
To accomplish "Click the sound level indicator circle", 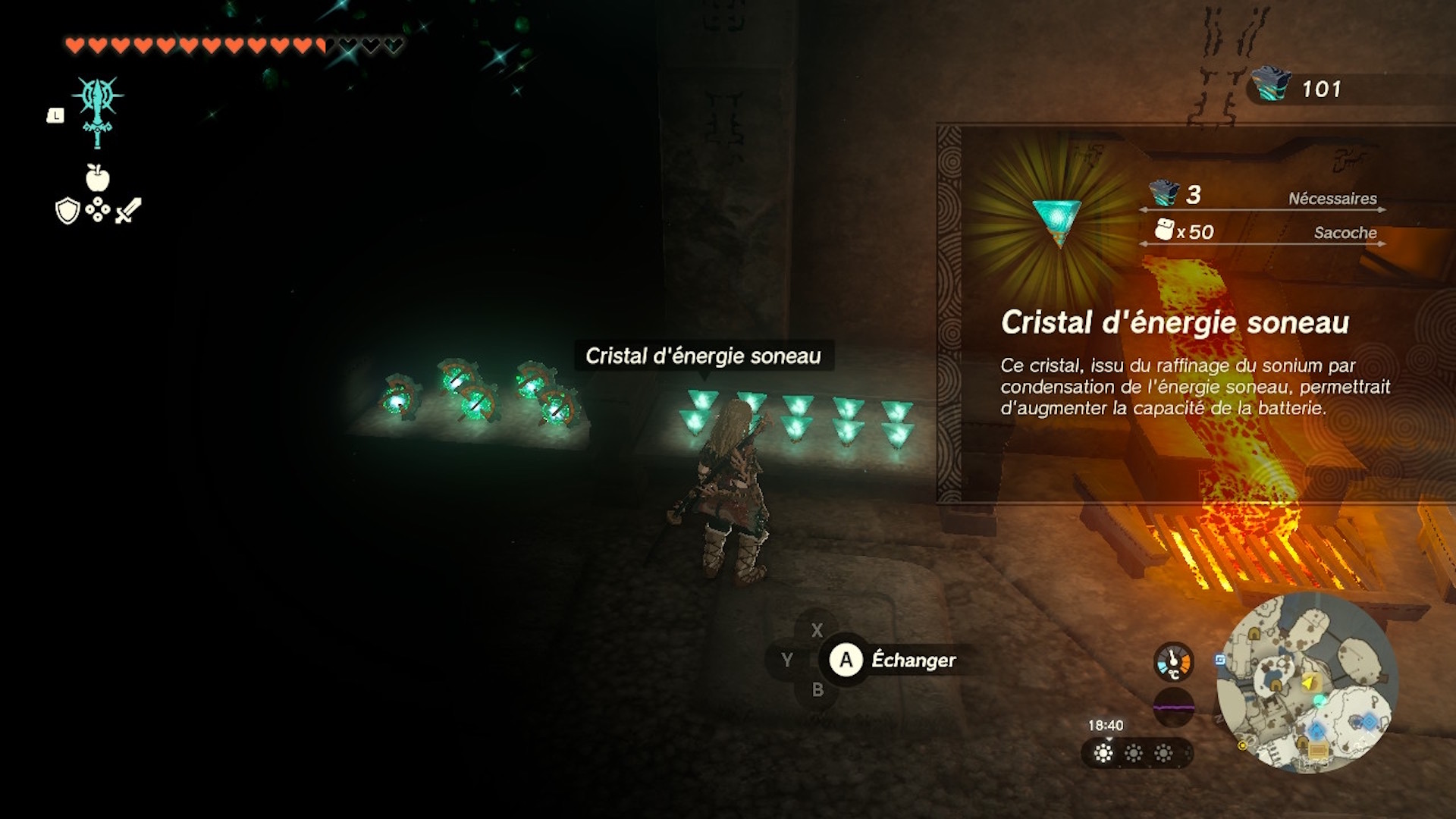I will (x=1173, y=708).
